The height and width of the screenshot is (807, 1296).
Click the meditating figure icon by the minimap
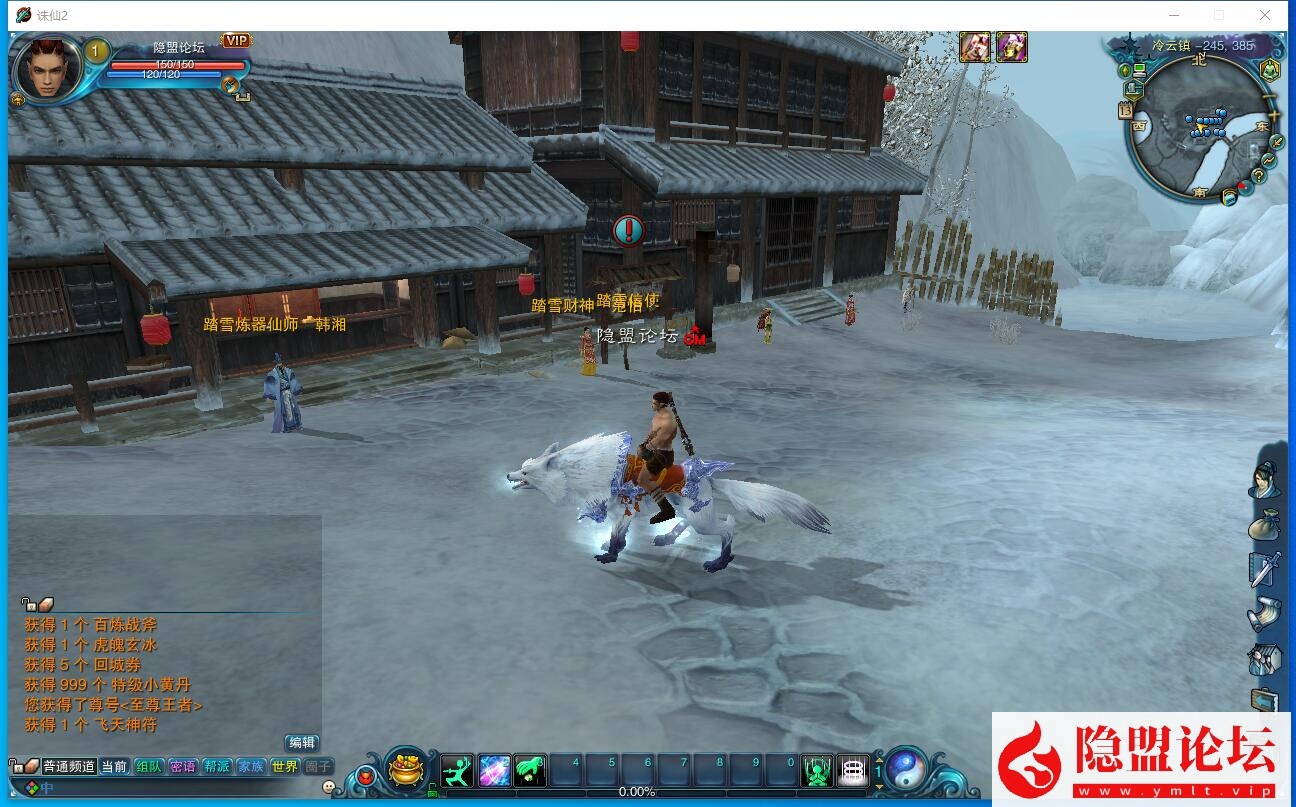(1269, 70)
